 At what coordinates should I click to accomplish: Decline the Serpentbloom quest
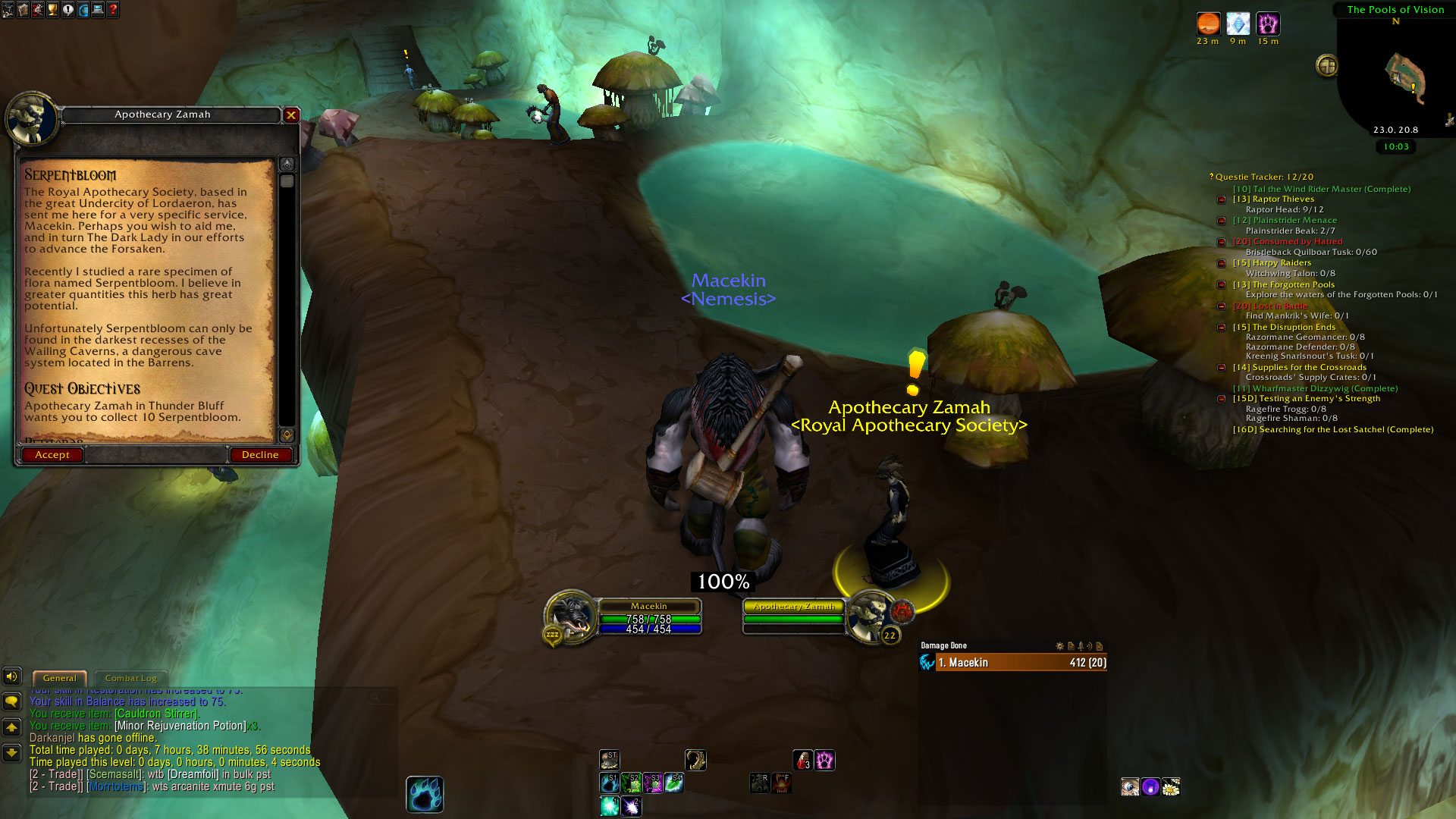click(x=260, y=455)
